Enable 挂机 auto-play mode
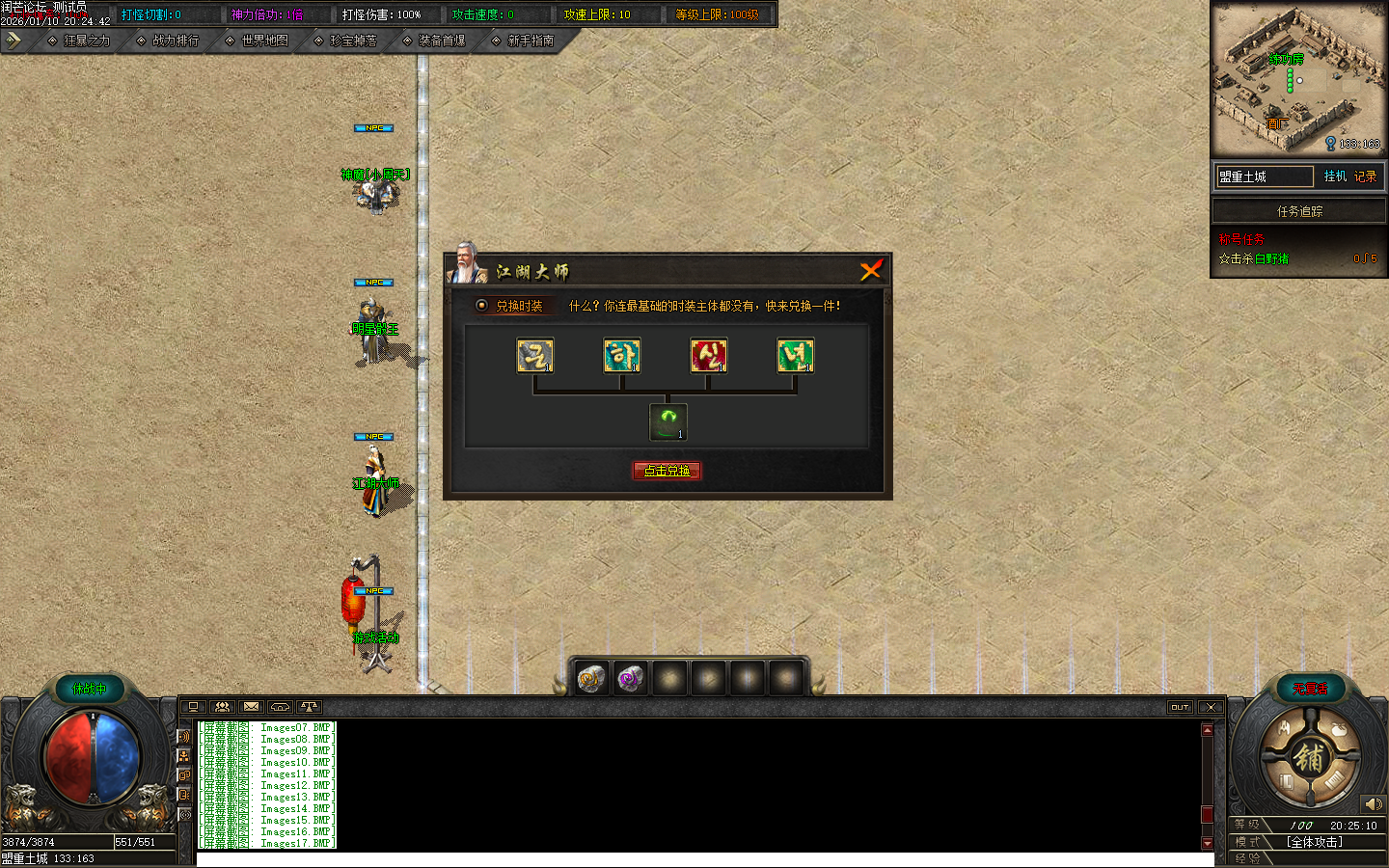The width and height of the screenshot is (1389, 868). [1334, 176]
